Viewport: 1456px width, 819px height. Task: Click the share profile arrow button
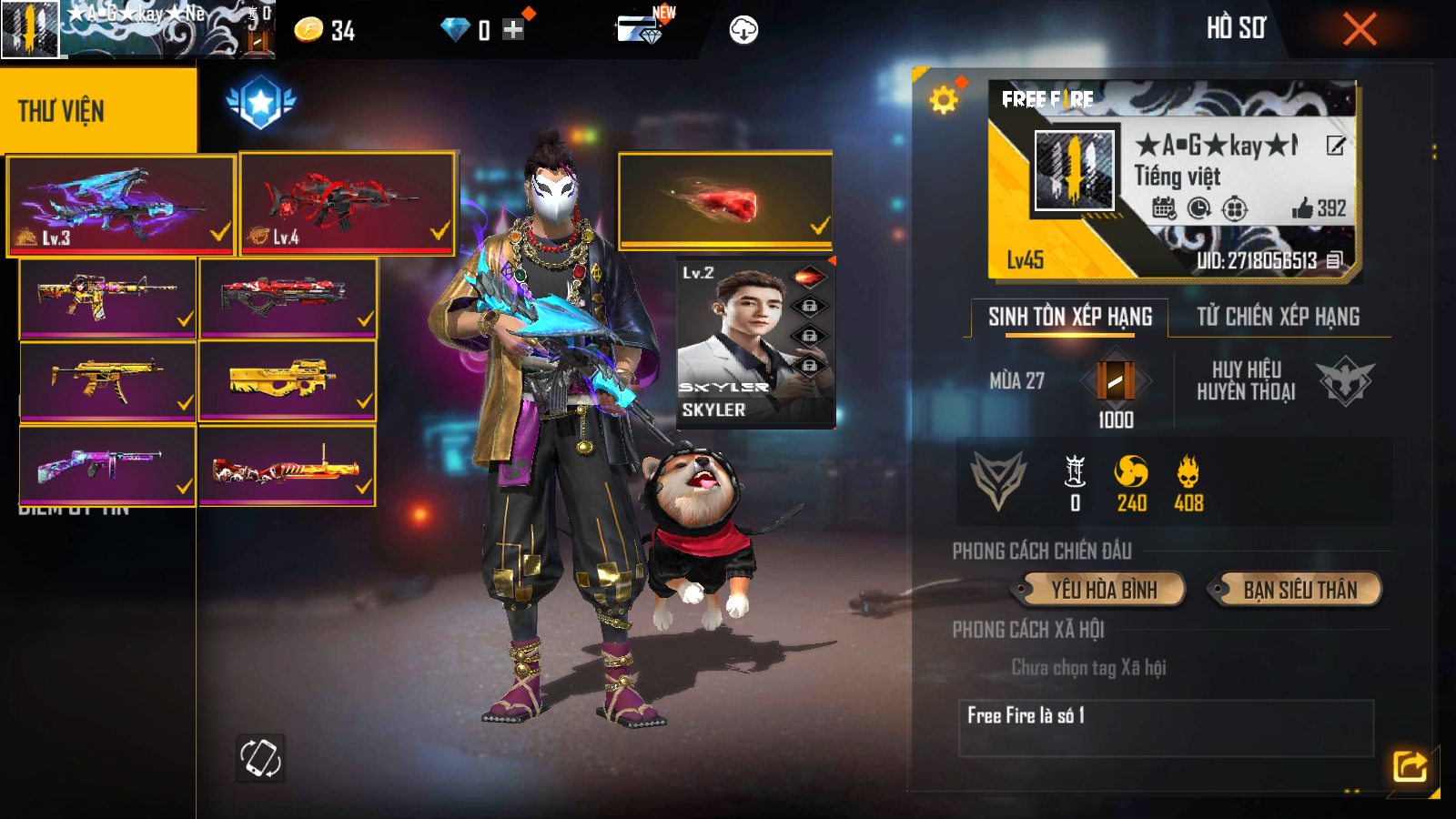coord(1410,766)
